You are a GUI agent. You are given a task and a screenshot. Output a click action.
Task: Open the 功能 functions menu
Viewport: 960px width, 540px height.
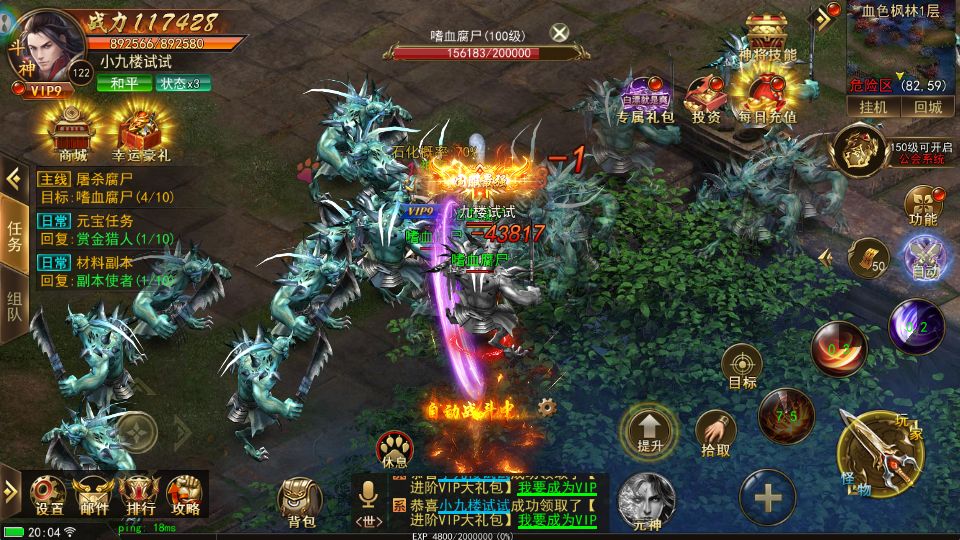[x=923, y=204]
